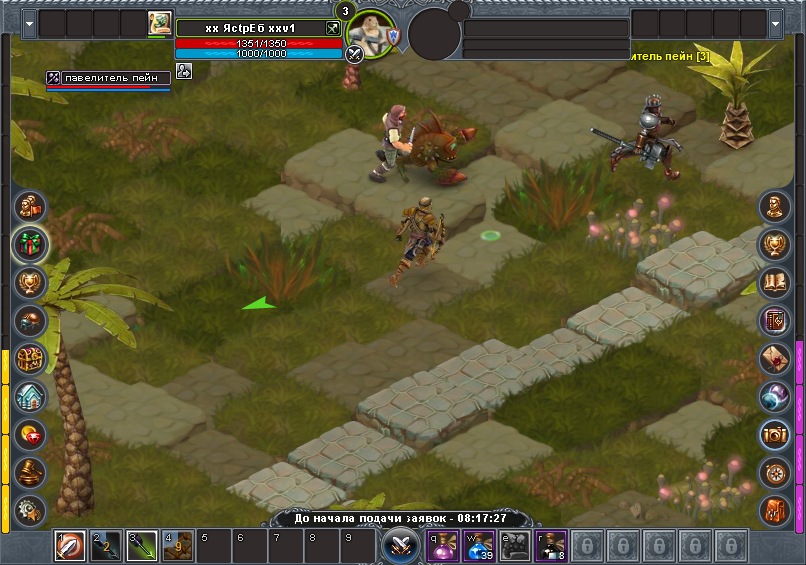Activate the green arrow skill in slot 3

(142, 546)
